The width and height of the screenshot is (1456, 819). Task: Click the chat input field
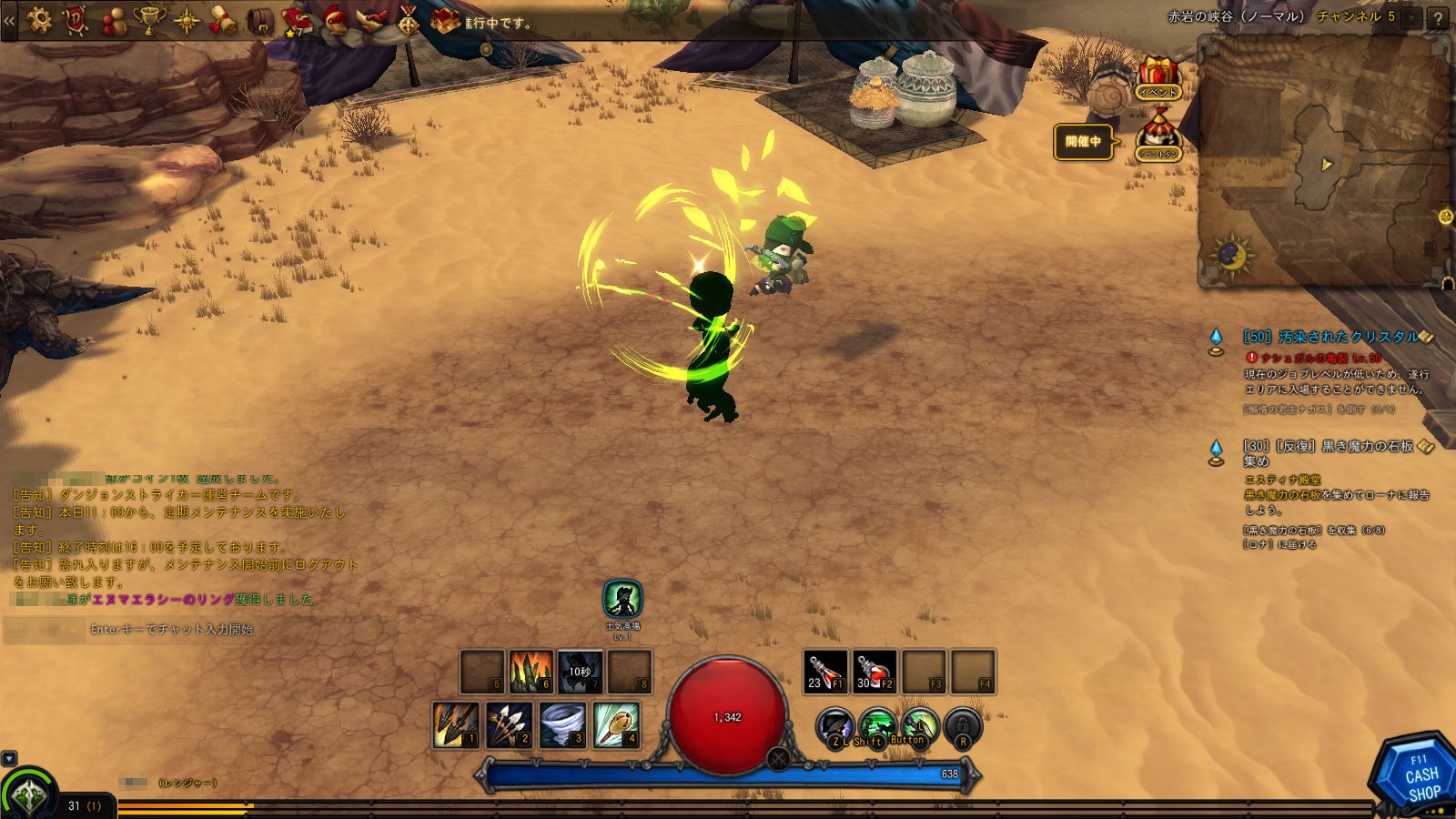tap(237, 629)
